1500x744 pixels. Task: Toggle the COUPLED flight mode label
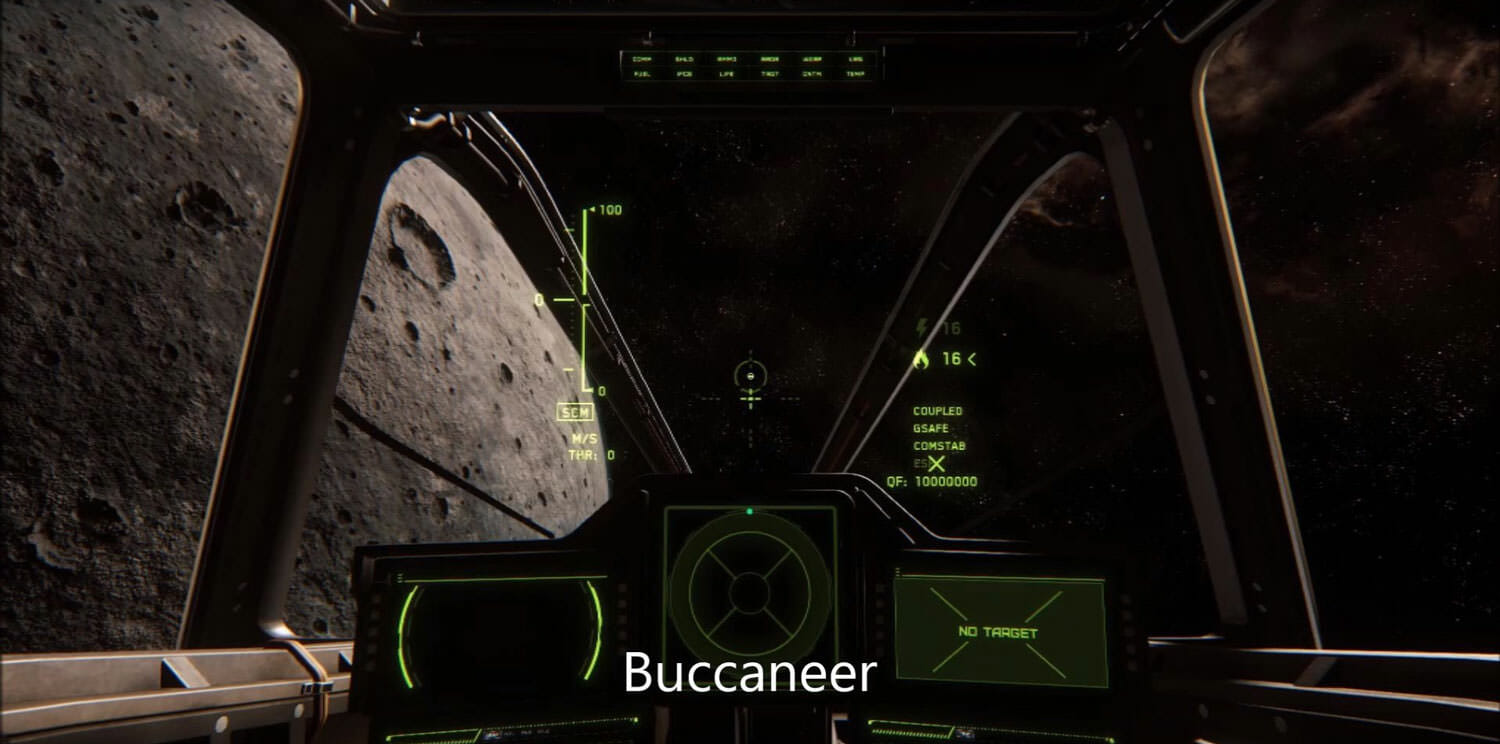click(937, 411)
